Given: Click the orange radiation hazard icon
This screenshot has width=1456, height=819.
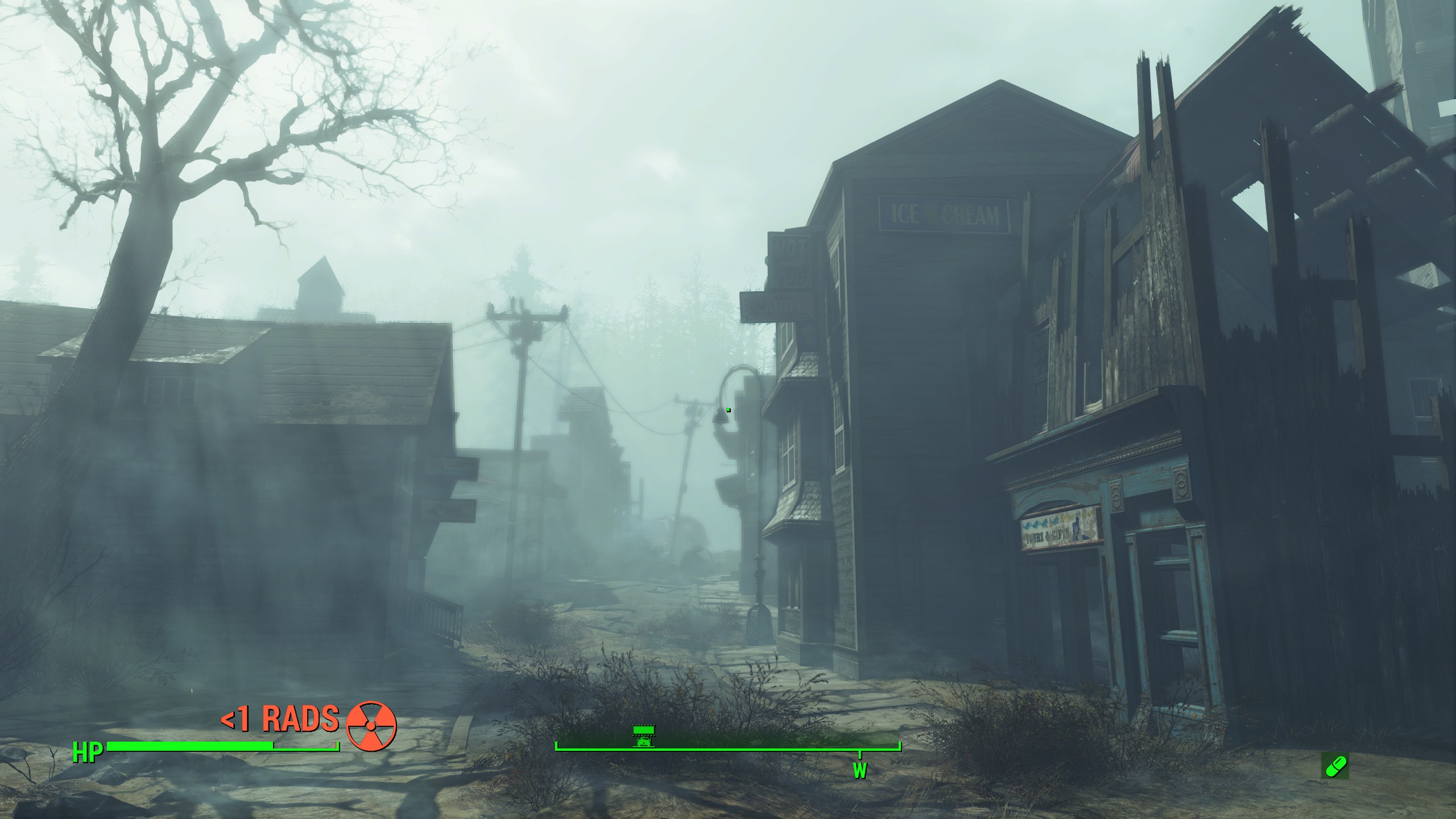Looking at the screenshot, I should point(371,726).
